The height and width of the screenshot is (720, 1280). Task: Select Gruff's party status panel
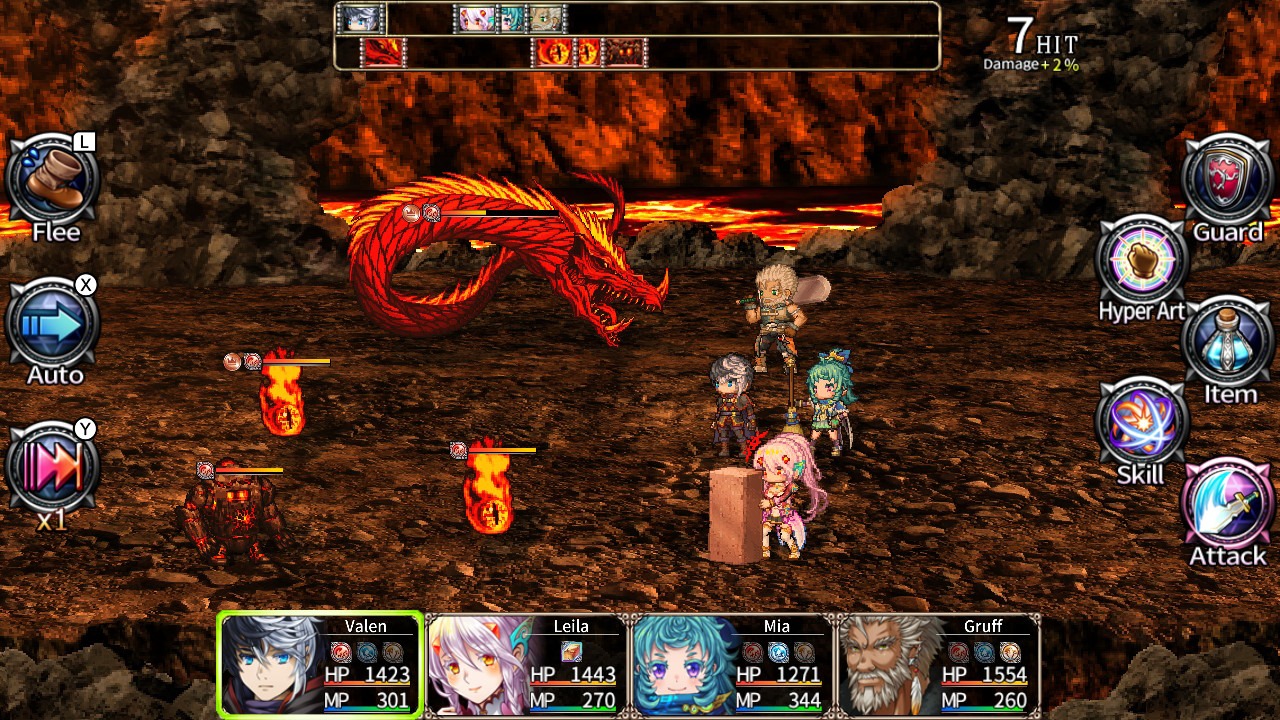(x=938, y=664)
